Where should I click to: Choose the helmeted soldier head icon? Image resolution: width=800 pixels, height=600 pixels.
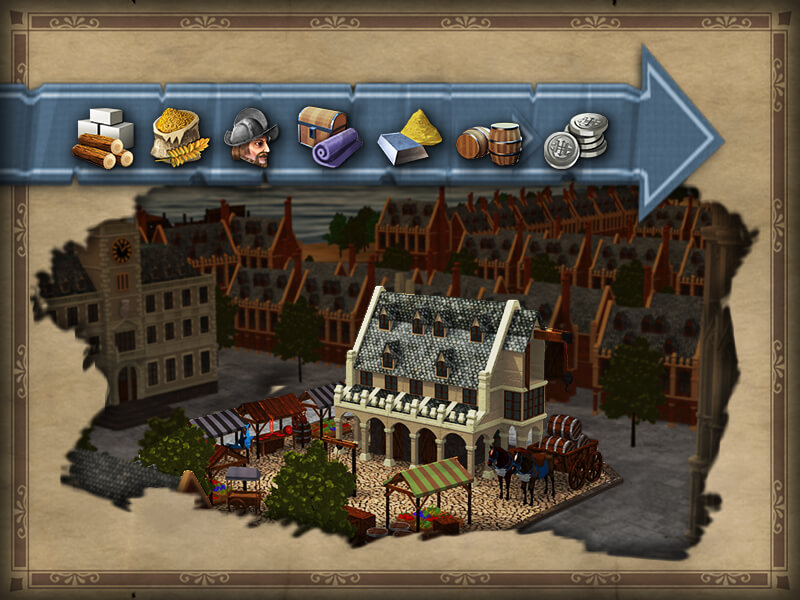(x=250, y=137)
